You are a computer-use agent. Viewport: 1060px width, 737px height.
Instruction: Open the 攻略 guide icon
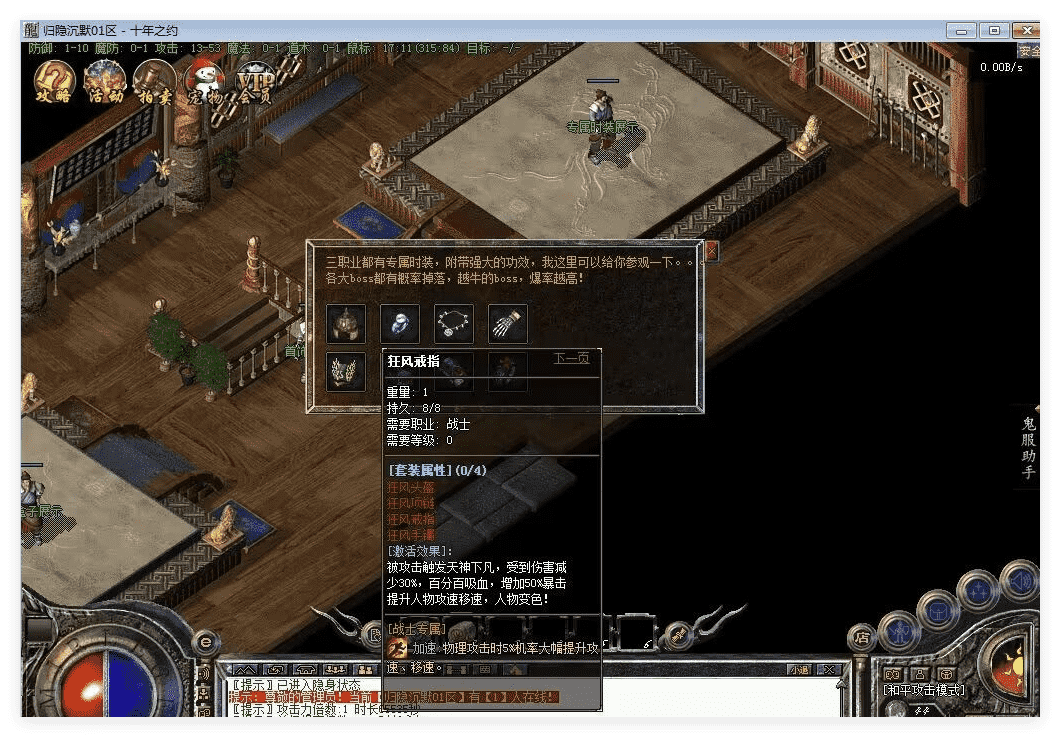tap(55, 80)
